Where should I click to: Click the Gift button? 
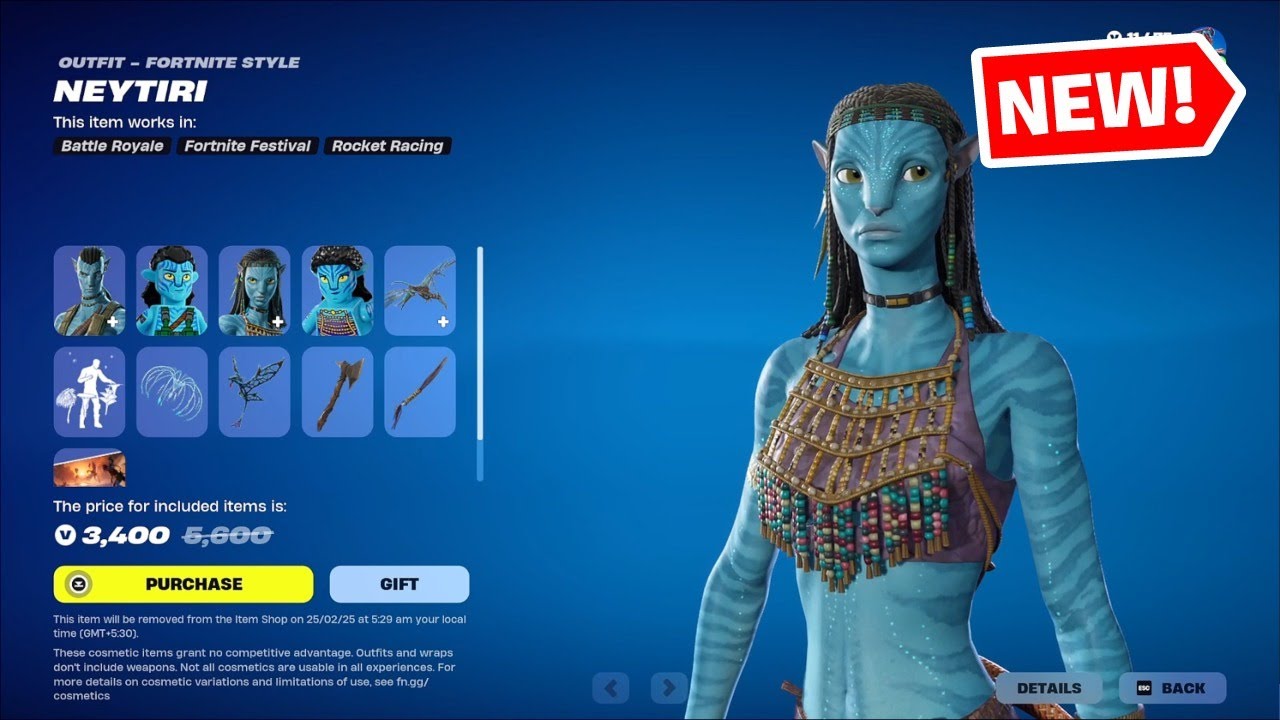coord(399,583)
